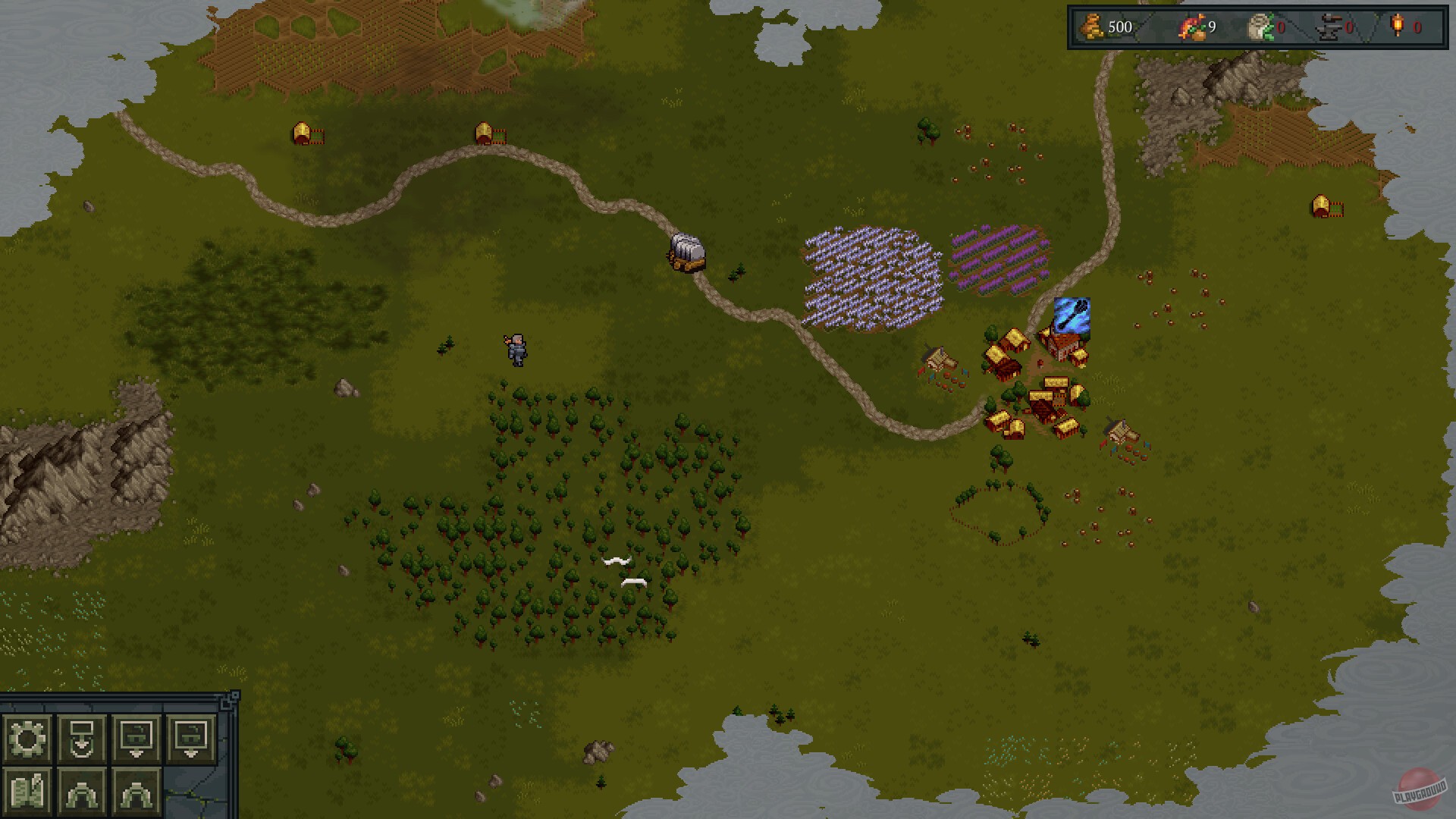Screen dimensions: 1456x819
Task: Click the food basket resource icon
Action: pyautogui.click(x=1192, y=27)
